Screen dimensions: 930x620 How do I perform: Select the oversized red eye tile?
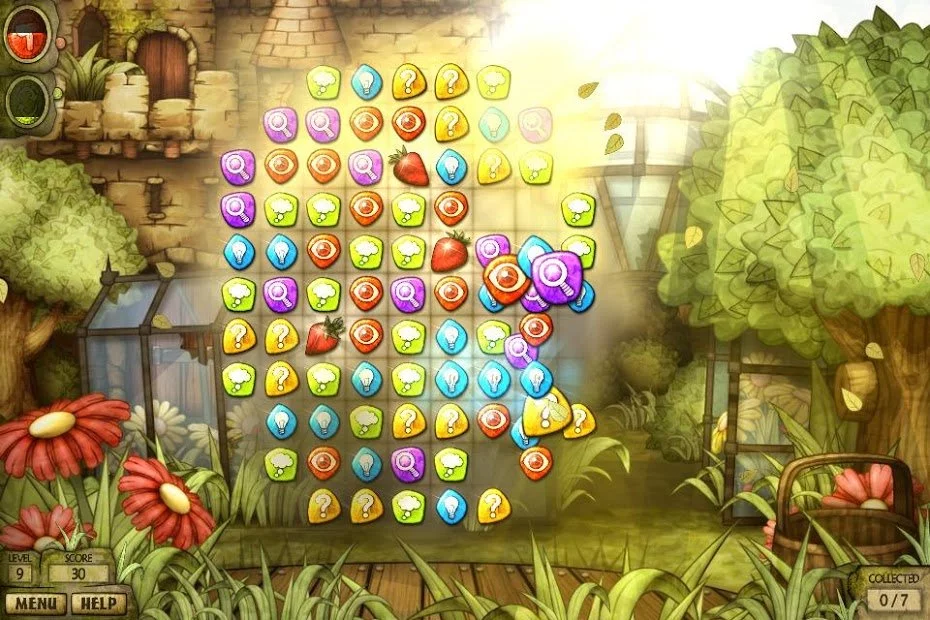click(x=506, y=280)
